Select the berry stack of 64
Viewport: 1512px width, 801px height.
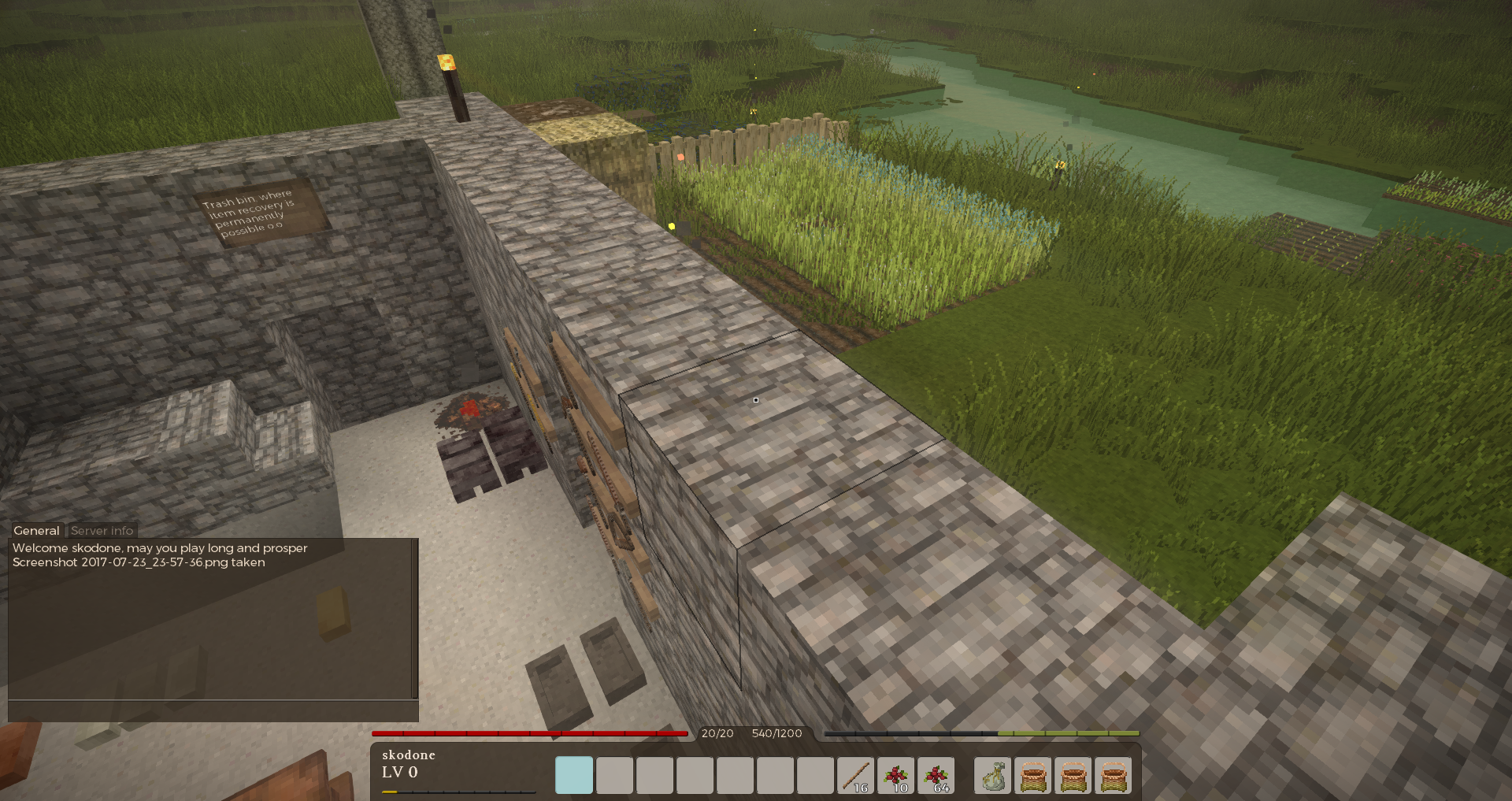pos(936,776)
